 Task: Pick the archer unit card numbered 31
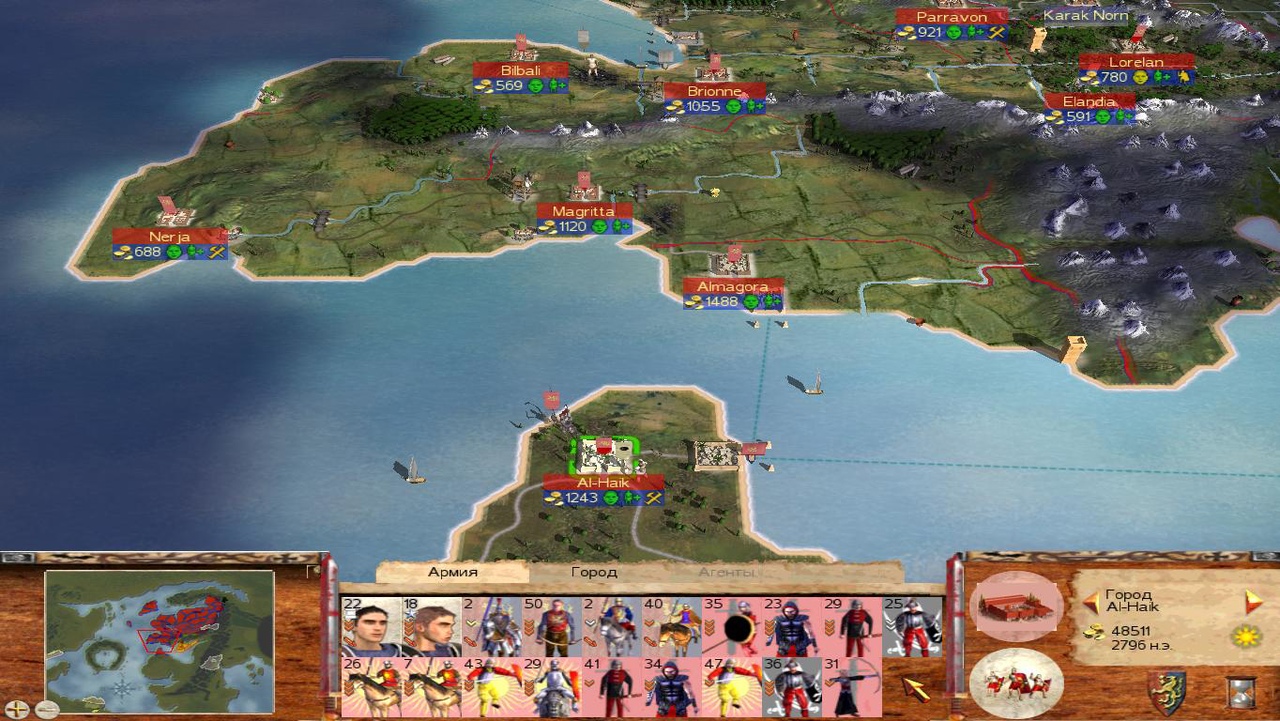pos(851,687)
